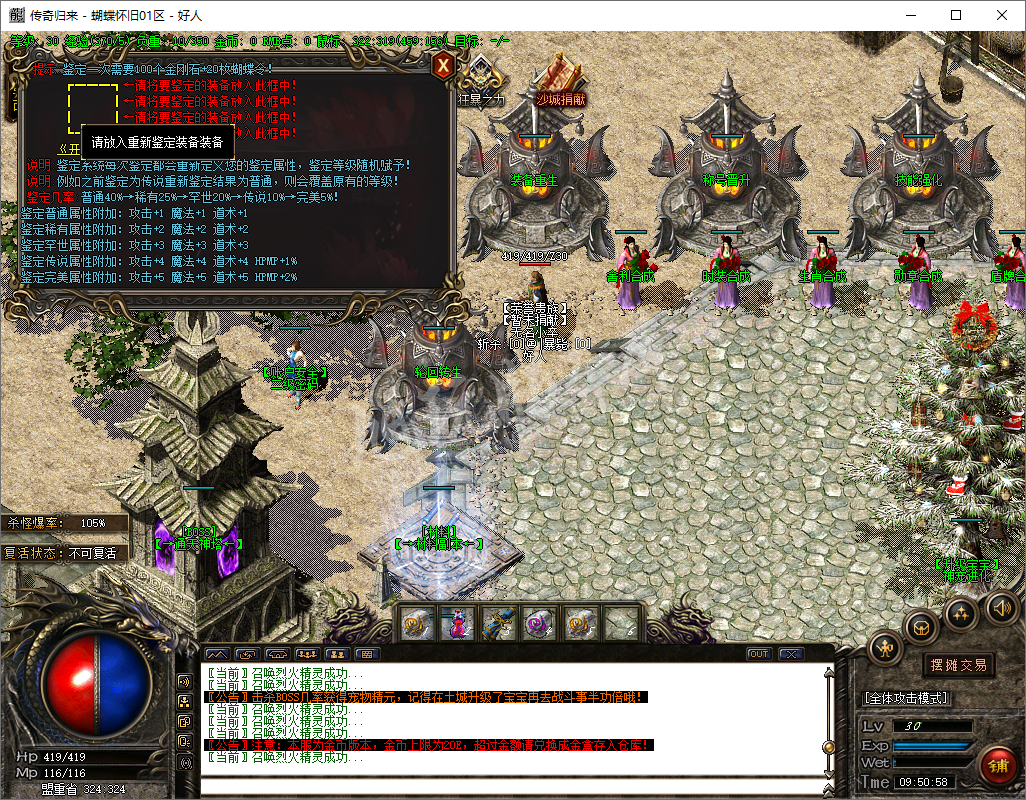The width and height of the screenshot is (1026, 800).
Task: Click the OUT button above the chat
Action: (x=759, y=654)
